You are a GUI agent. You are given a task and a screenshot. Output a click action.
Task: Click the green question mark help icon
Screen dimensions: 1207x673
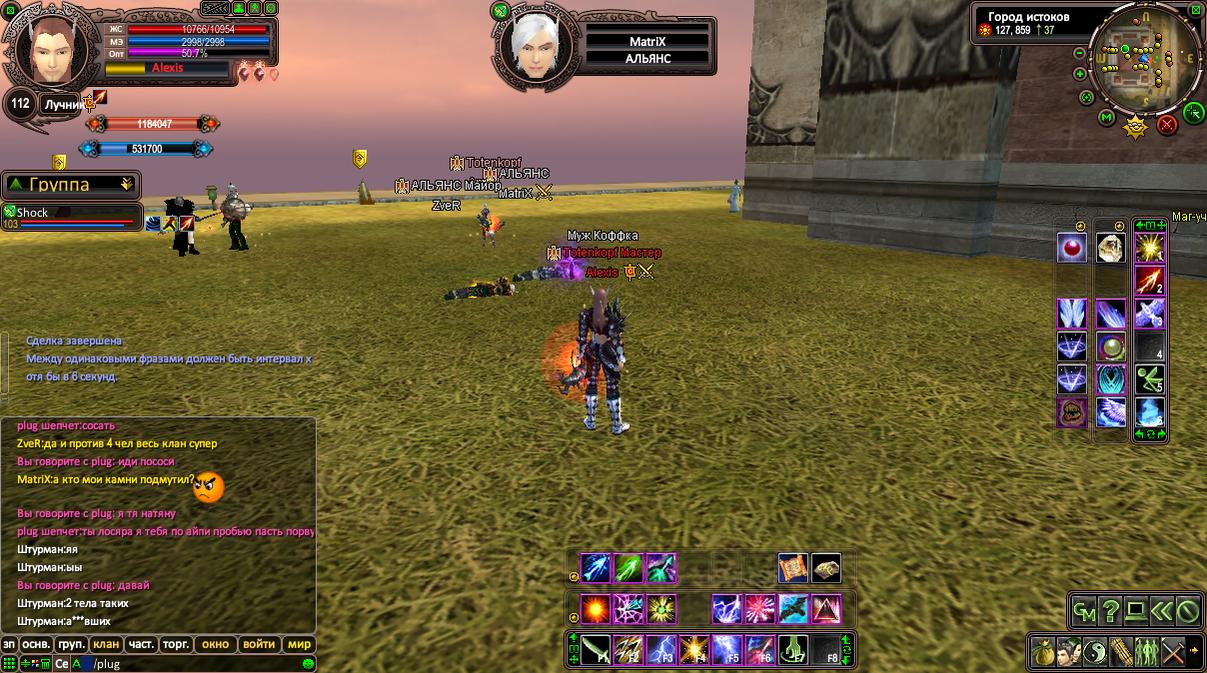click(x=1110, y=610)
